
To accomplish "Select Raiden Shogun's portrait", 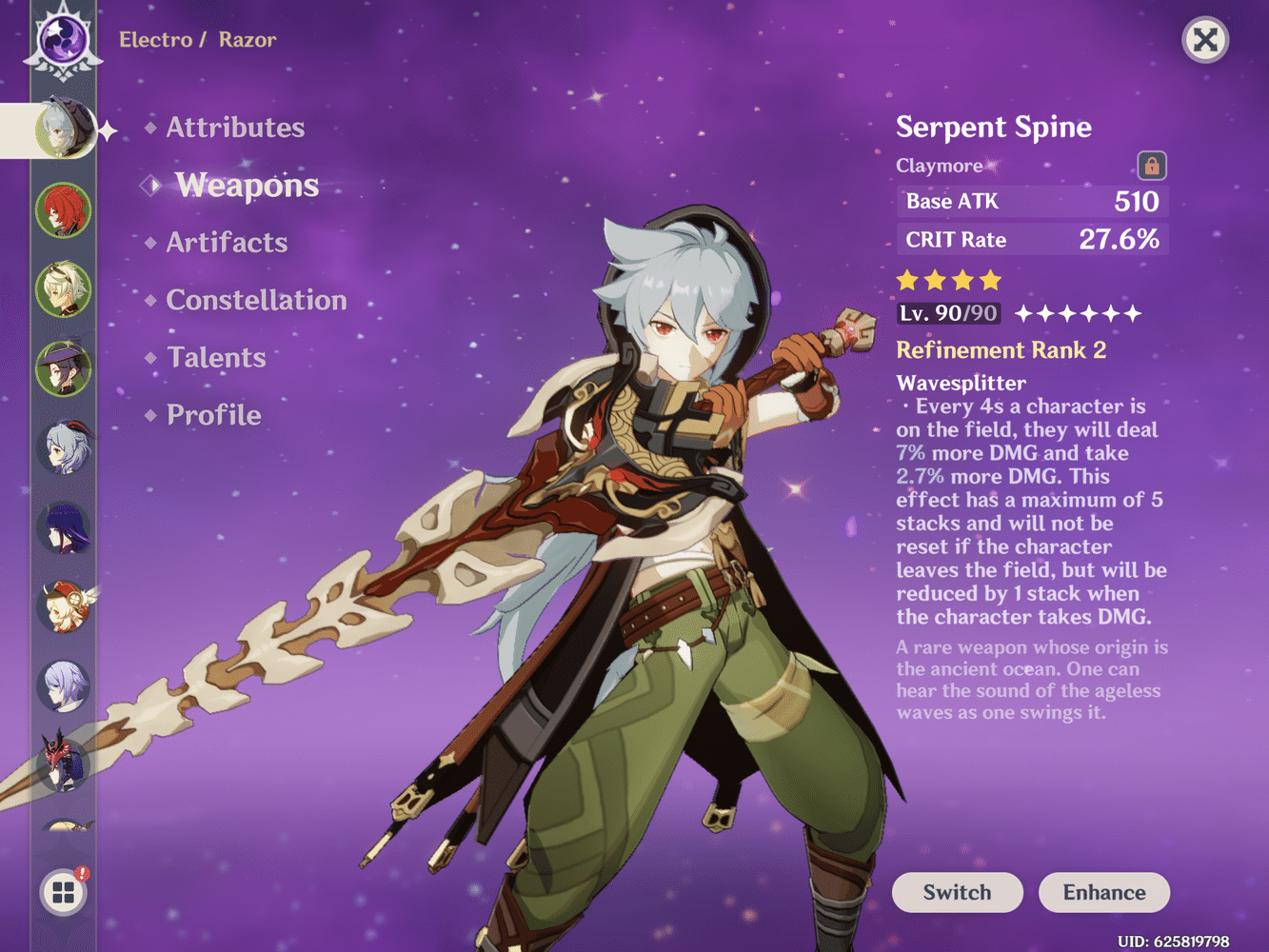I will (62, 526).
